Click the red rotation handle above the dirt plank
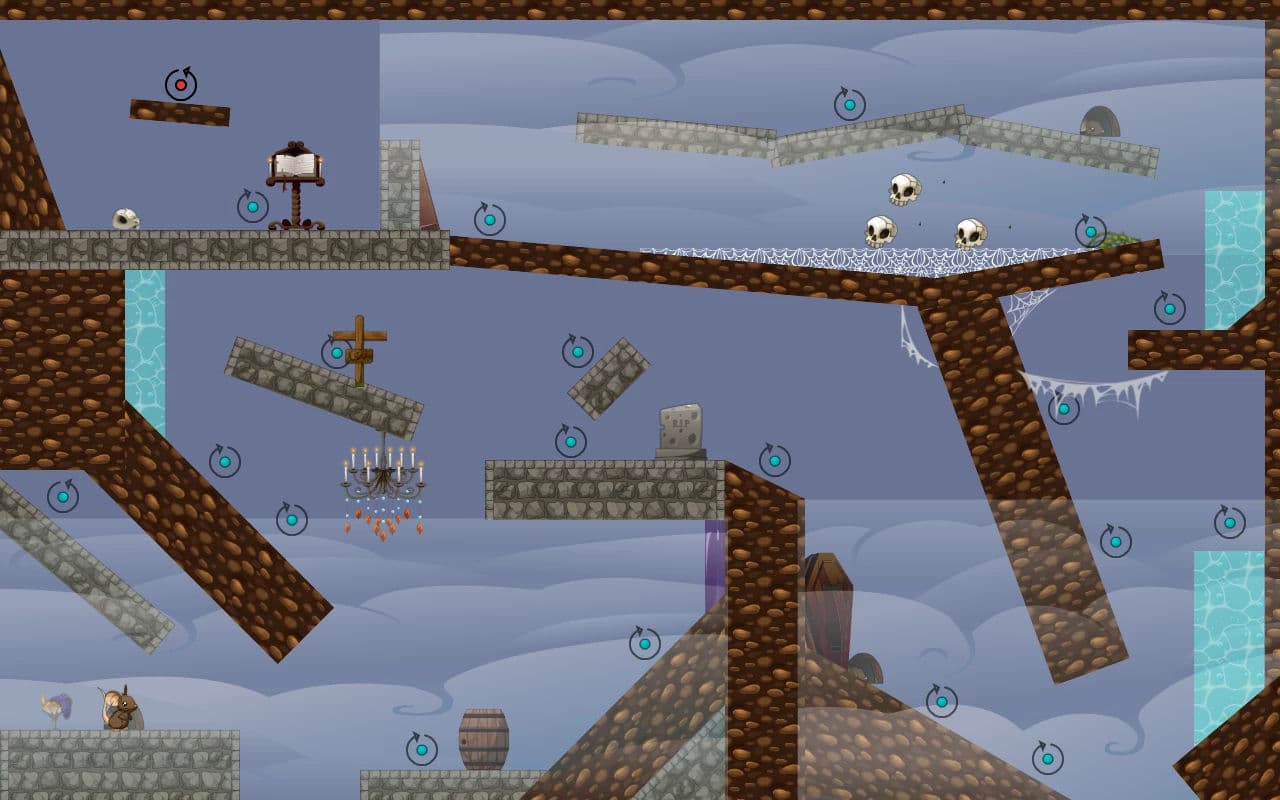Image resolution: width=1280 pixels, height=800 pixels. [181, 85]
